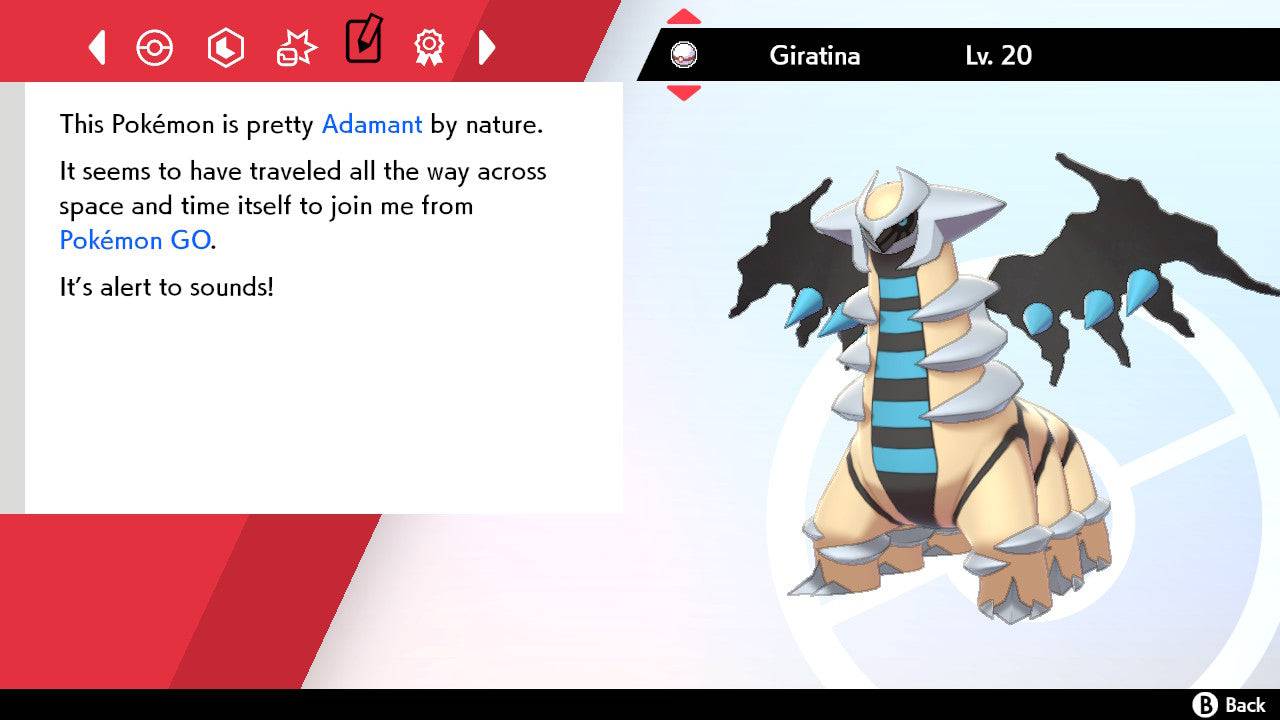Click the right arrow to switch summary pages
Viewport: 1280px width, 720px height.
pyautogui.click(x=487, y=47)
